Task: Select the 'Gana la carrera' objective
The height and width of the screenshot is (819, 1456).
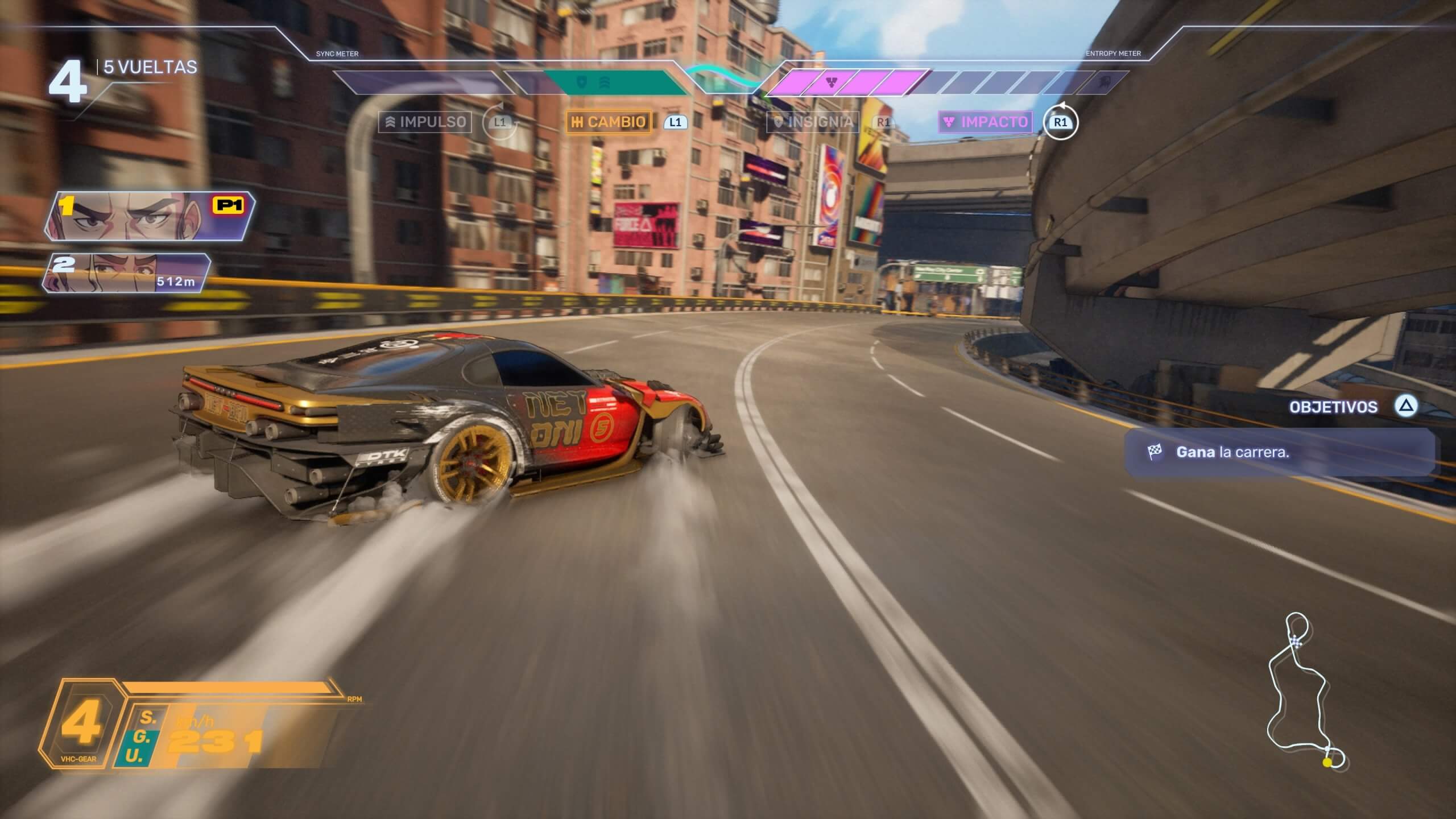Action: [1280, 453]
